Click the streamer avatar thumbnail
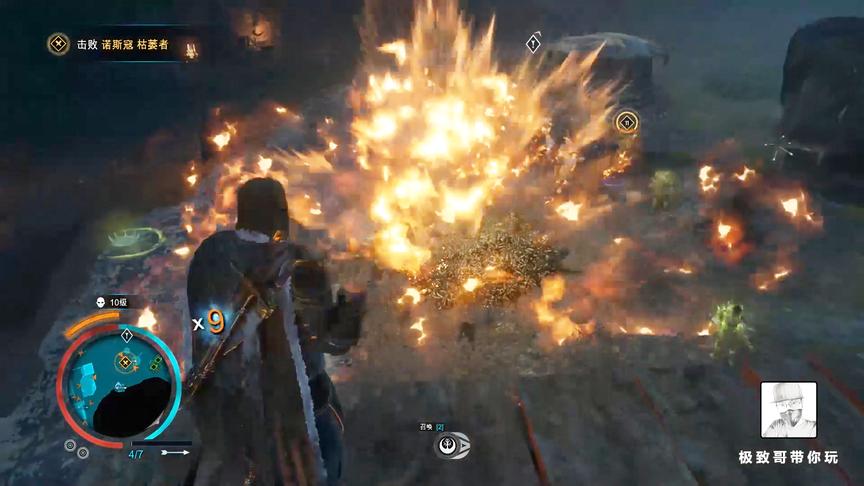The height and width of the screenshot is (486, 864). pyautogui.click(x=788, y=410)
